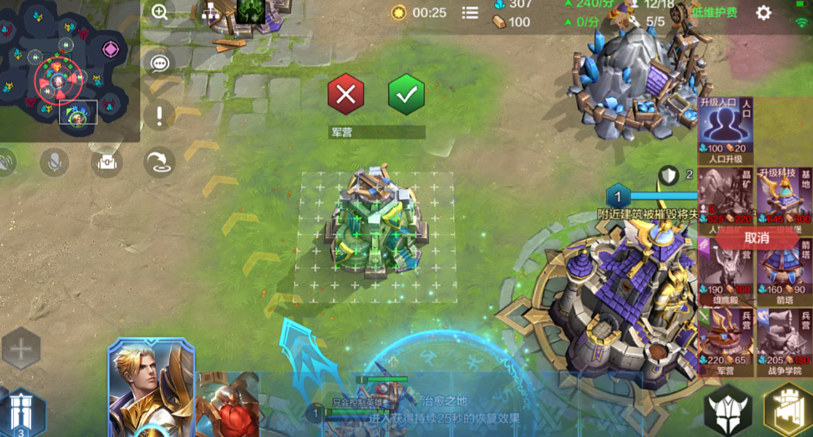Open the scoreboard list icon
813x437 pixels.
[470, 13]
